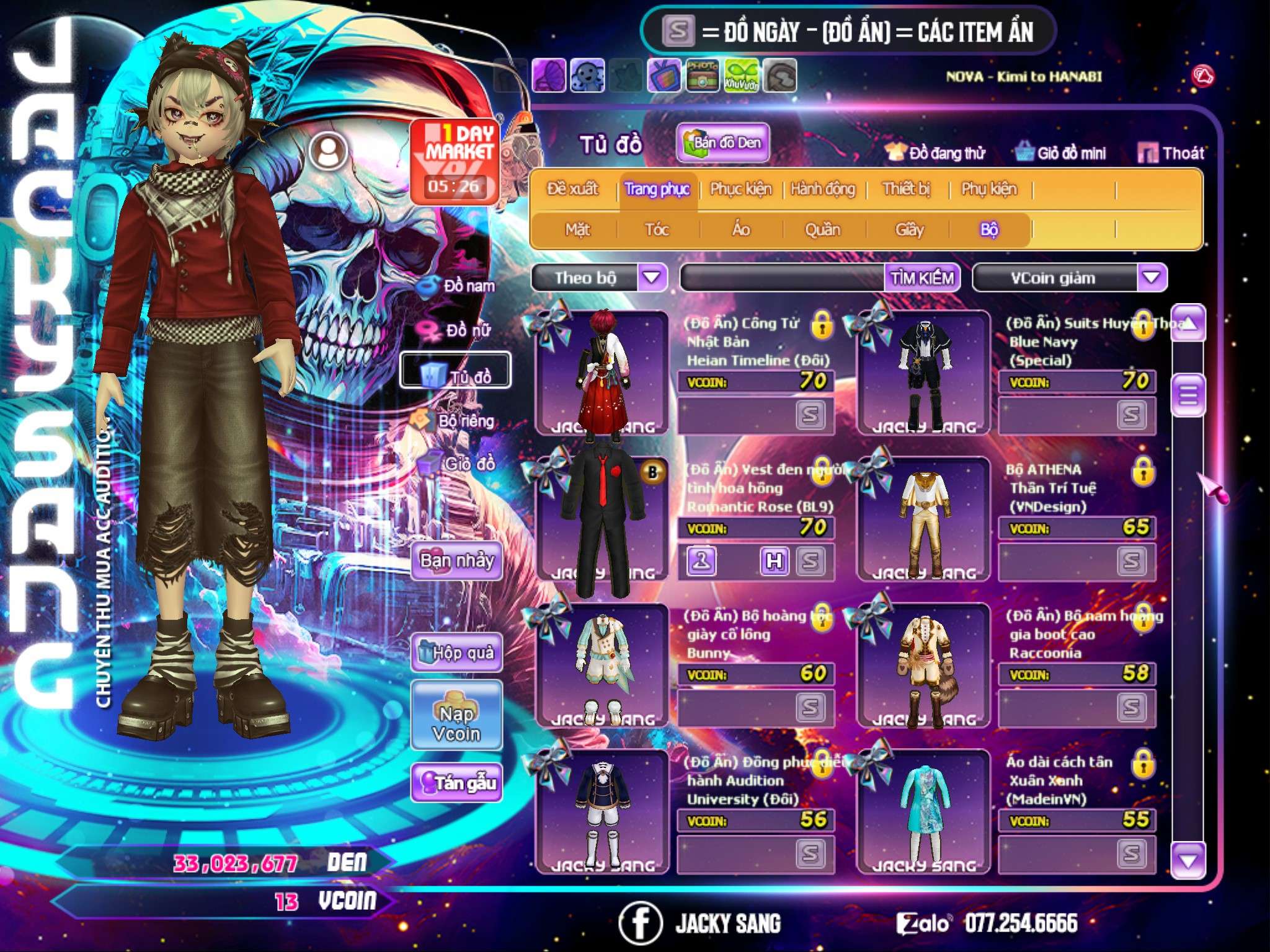Select the Giầy subcategory
Screen dimensions: 1270x952
click(909, 230)
